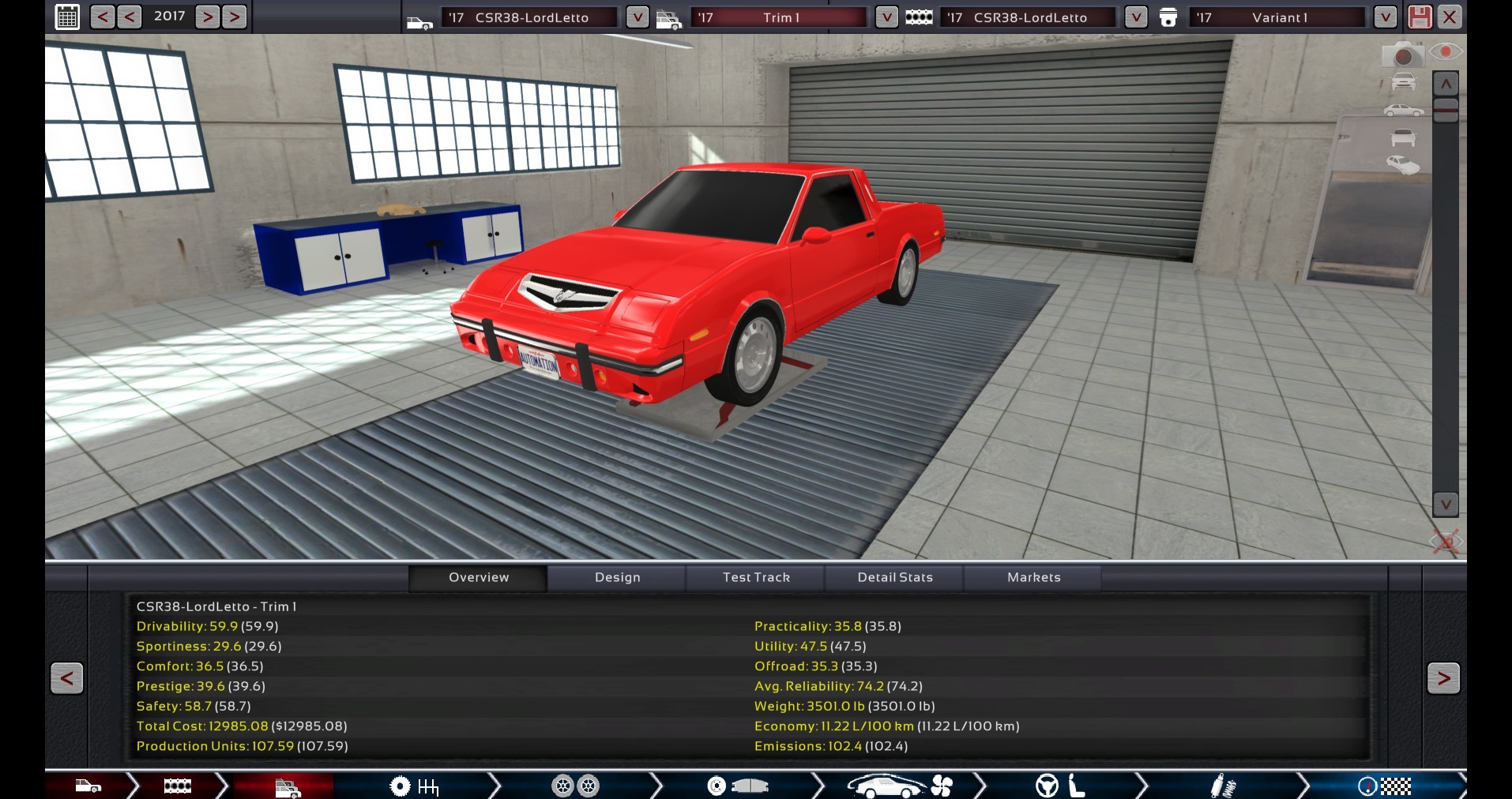
Task: Open the suspension spring step
Action: 1223,786
